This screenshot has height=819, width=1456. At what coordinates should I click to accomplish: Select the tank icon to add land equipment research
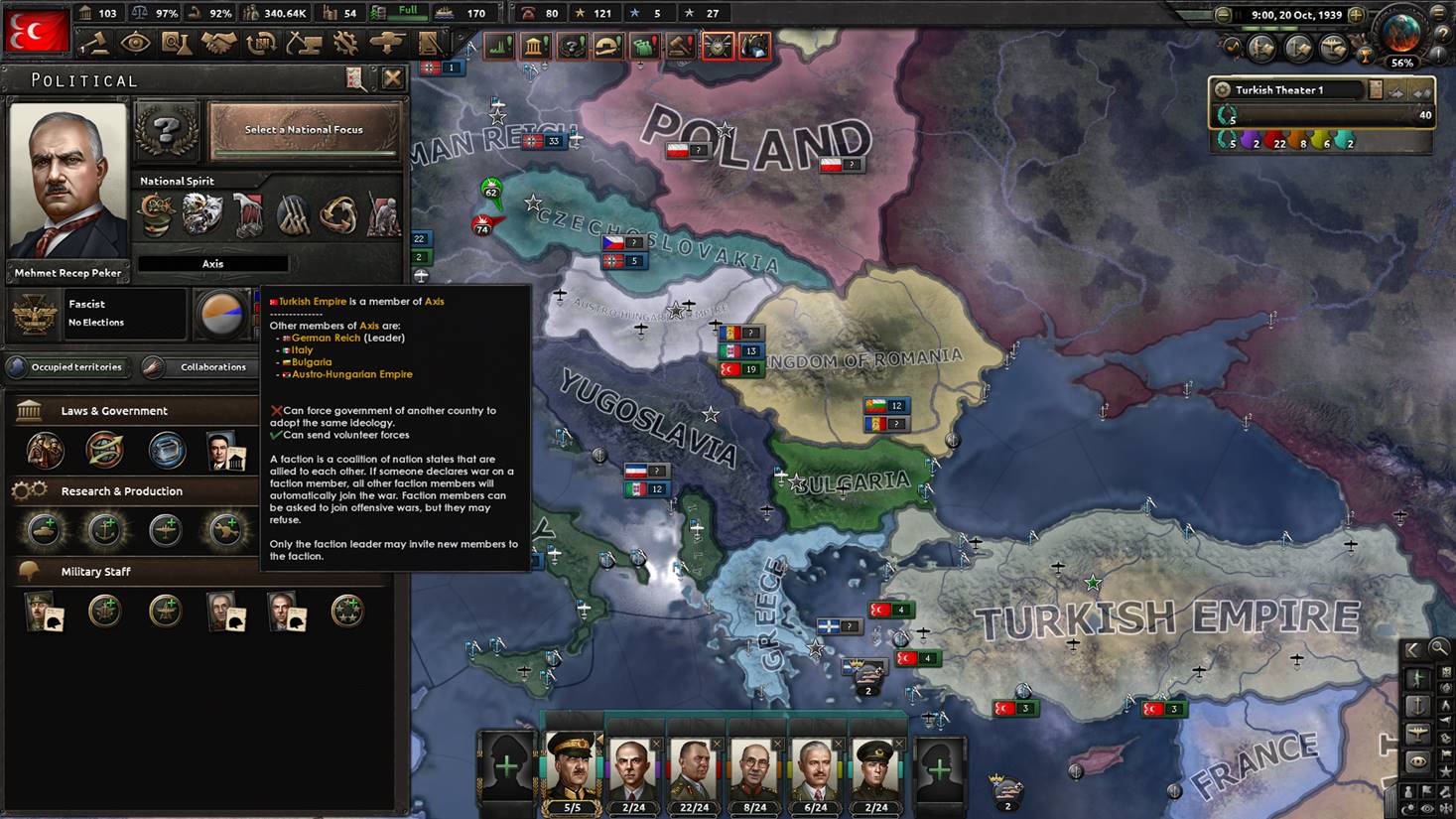coord(44,529)
